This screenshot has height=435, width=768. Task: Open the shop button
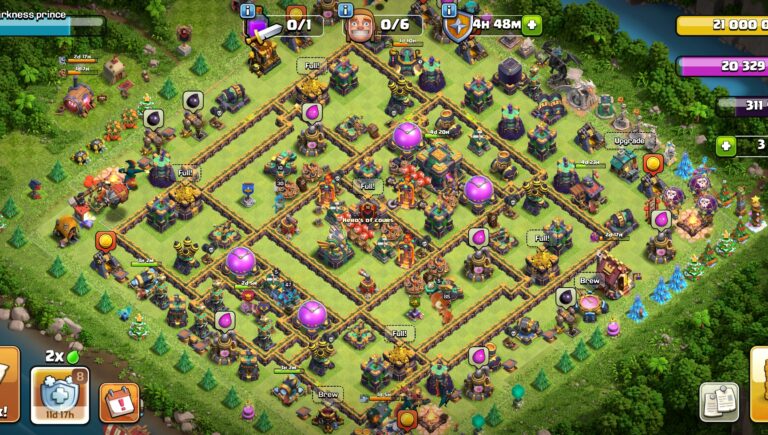(x=759, y=385)
